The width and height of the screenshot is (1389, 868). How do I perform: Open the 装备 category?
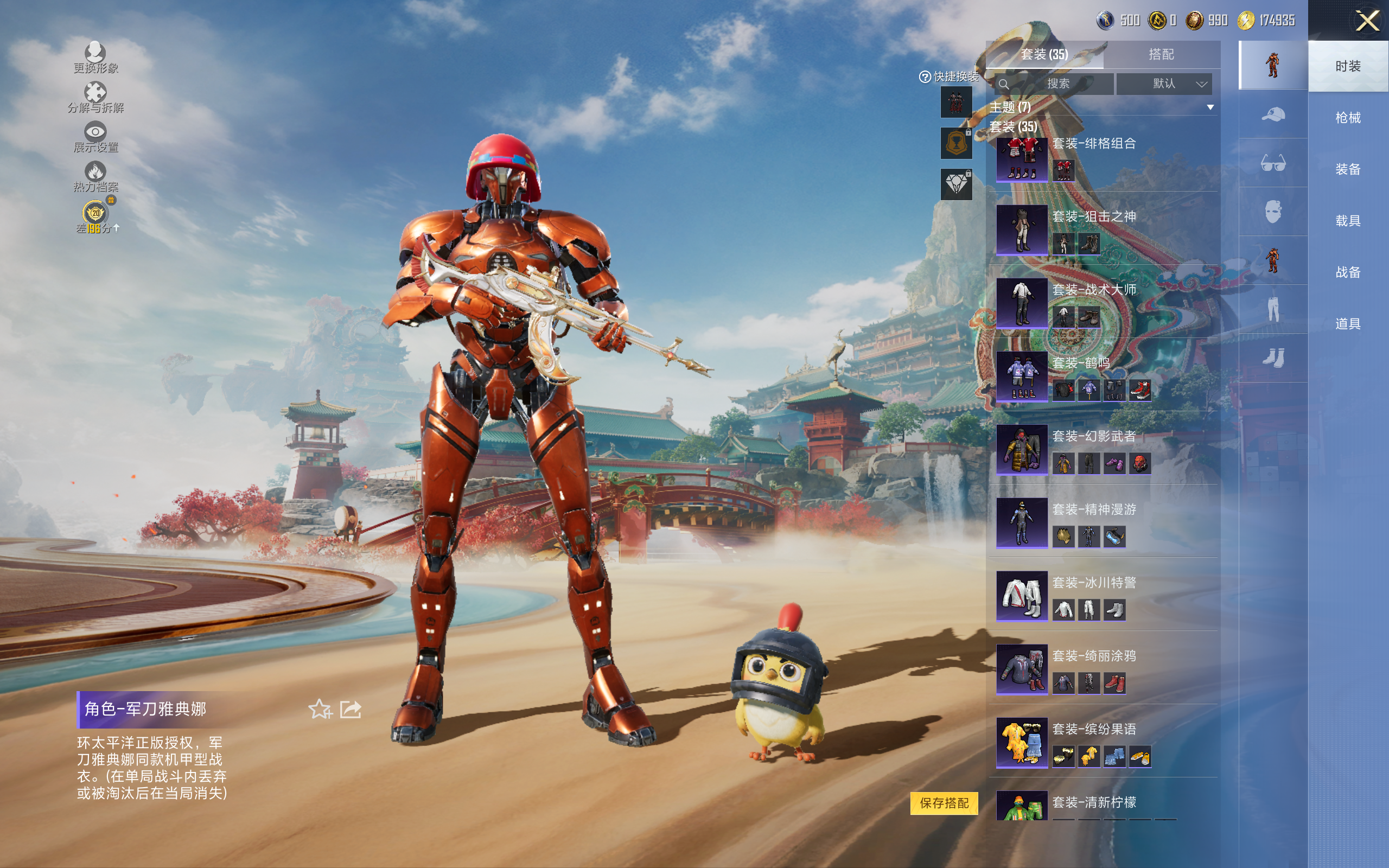[1347, 169]
